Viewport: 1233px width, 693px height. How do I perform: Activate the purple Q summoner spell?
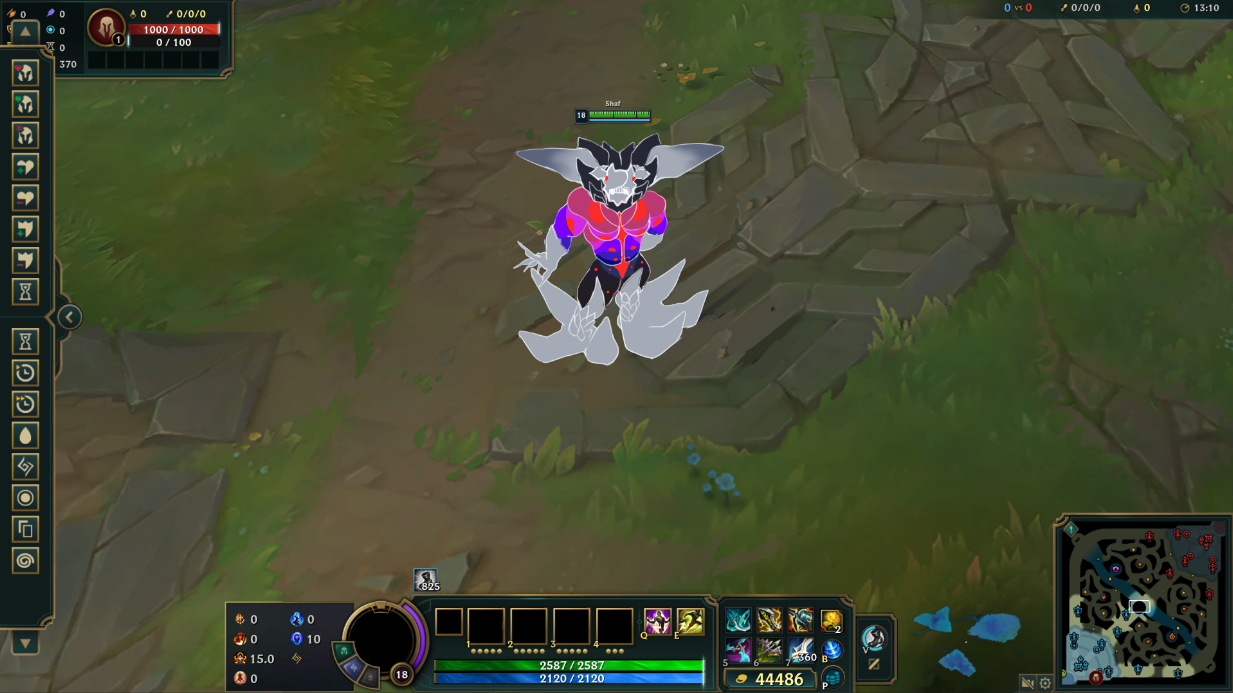[x=657, y=621]
